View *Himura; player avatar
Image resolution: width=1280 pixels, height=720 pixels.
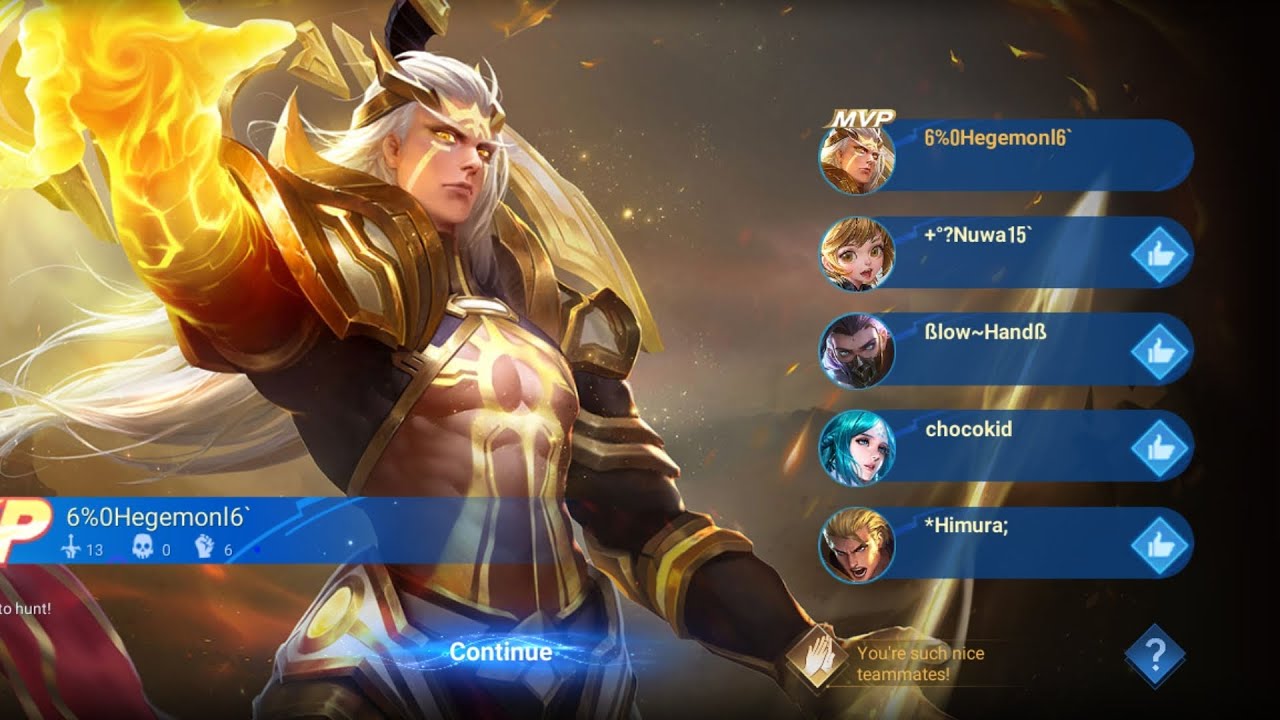coord(856,545)
